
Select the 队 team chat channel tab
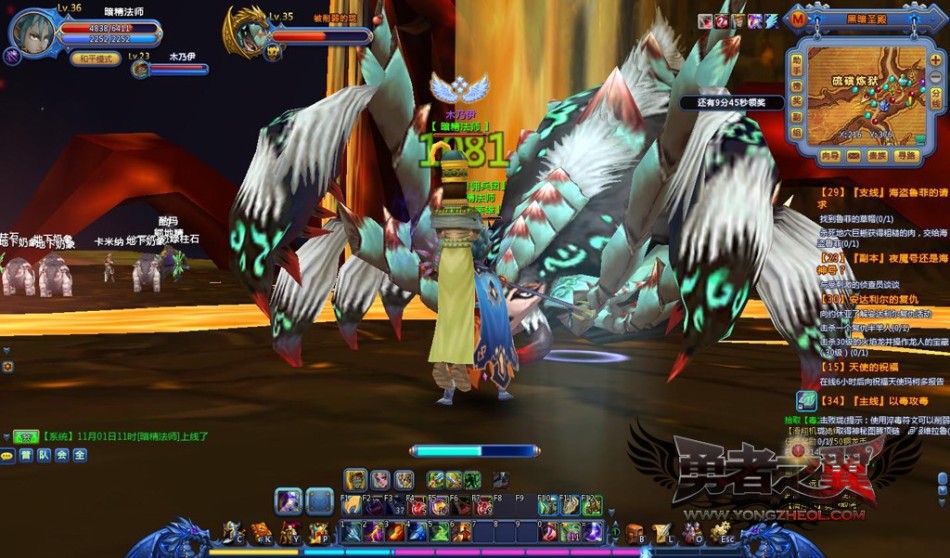(x=44, y=455)
